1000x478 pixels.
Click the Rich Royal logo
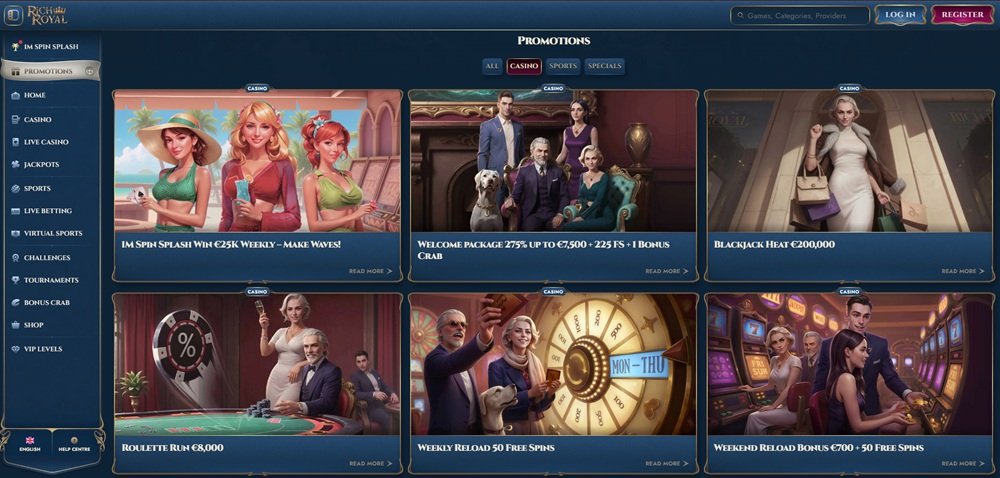point(47,15)
